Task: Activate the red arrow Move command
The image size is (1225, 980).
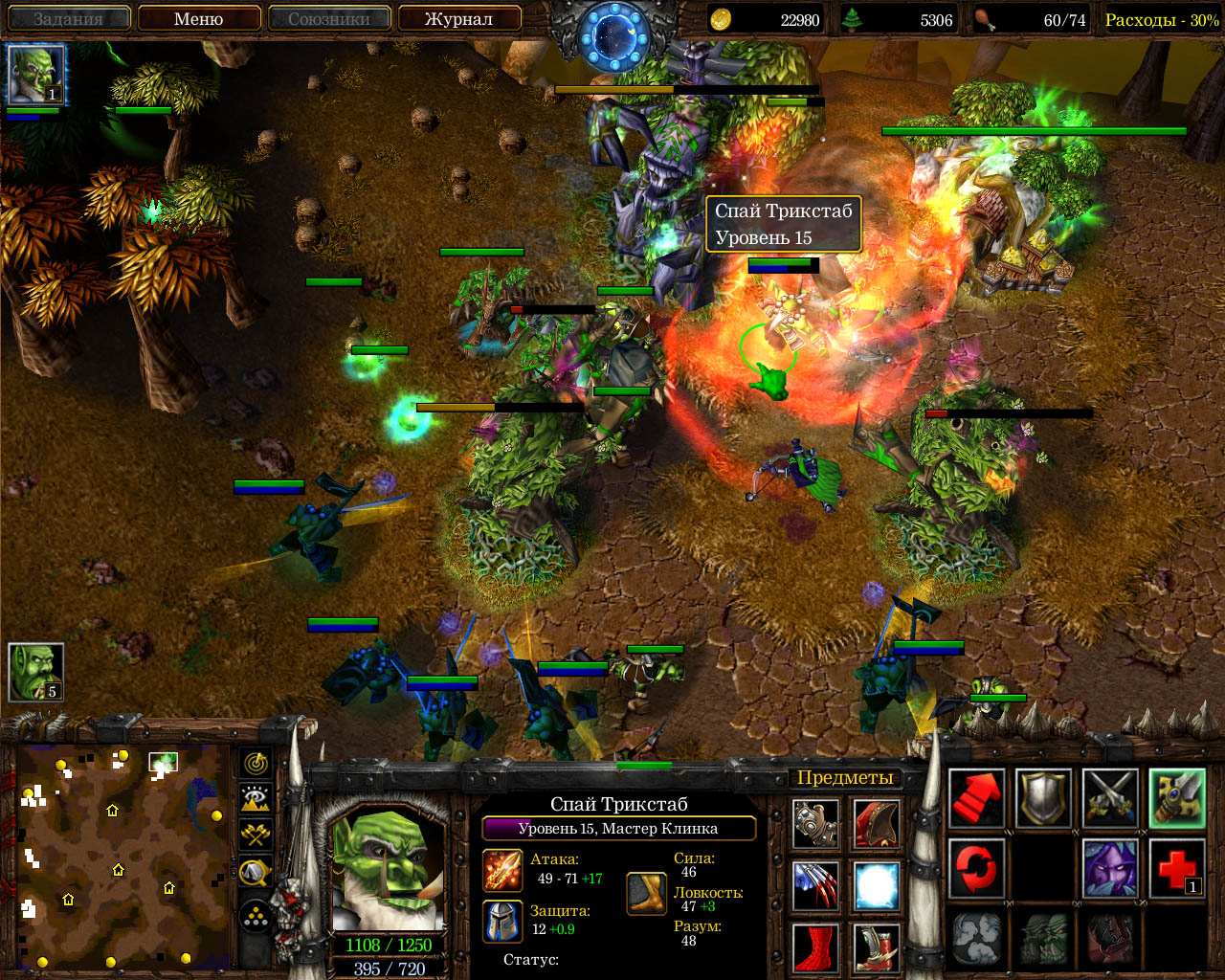Action: [x=976, y=798]
